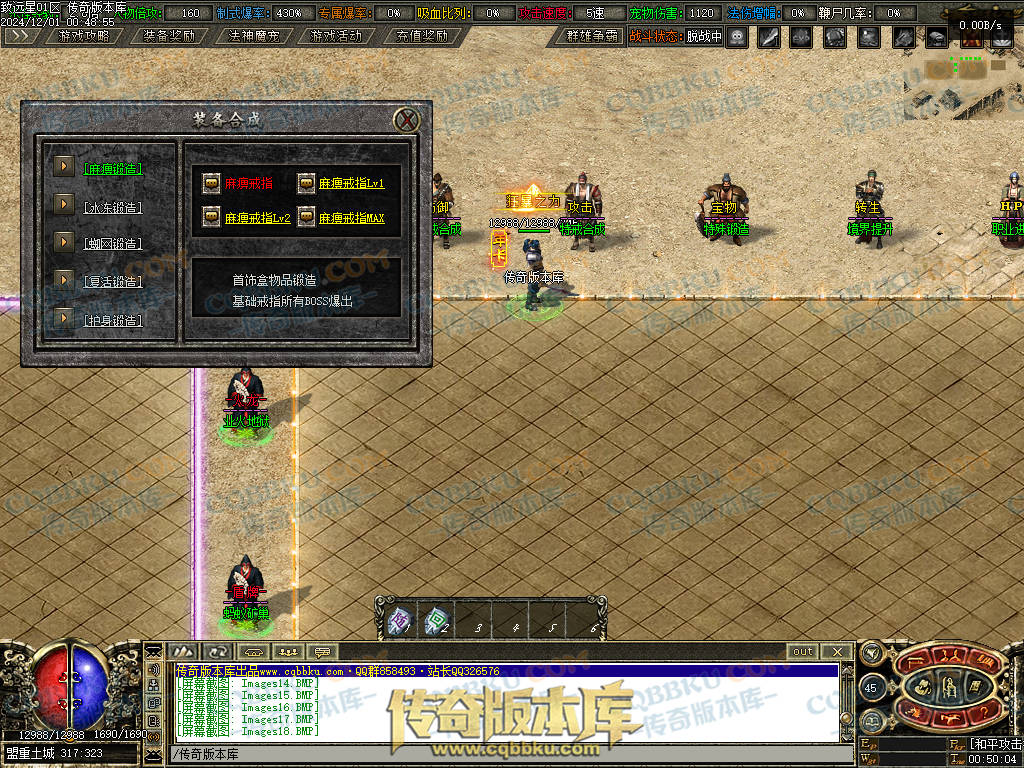Select the 护身锻造 category
Screen dimensions: 1024x768
click(113, 321)
